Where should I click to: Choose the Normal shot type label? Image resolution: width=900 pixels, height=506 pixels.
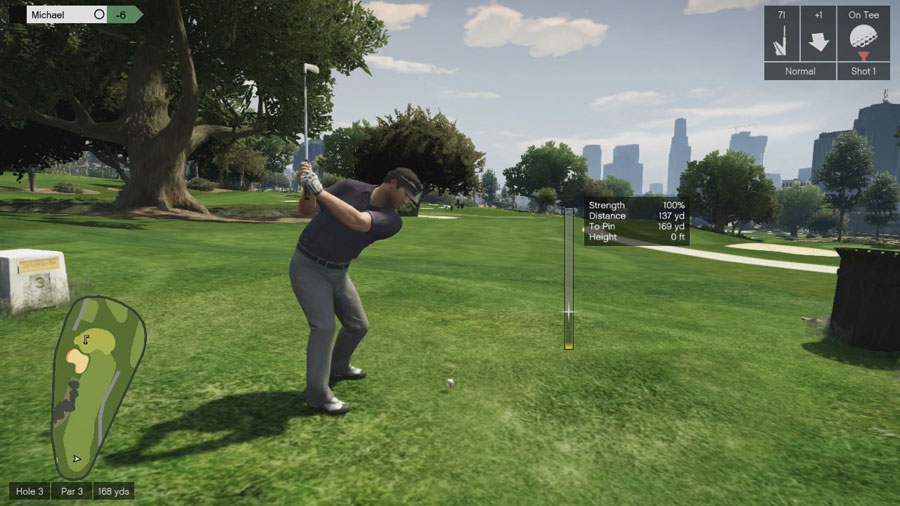click(x=800, y=72)
